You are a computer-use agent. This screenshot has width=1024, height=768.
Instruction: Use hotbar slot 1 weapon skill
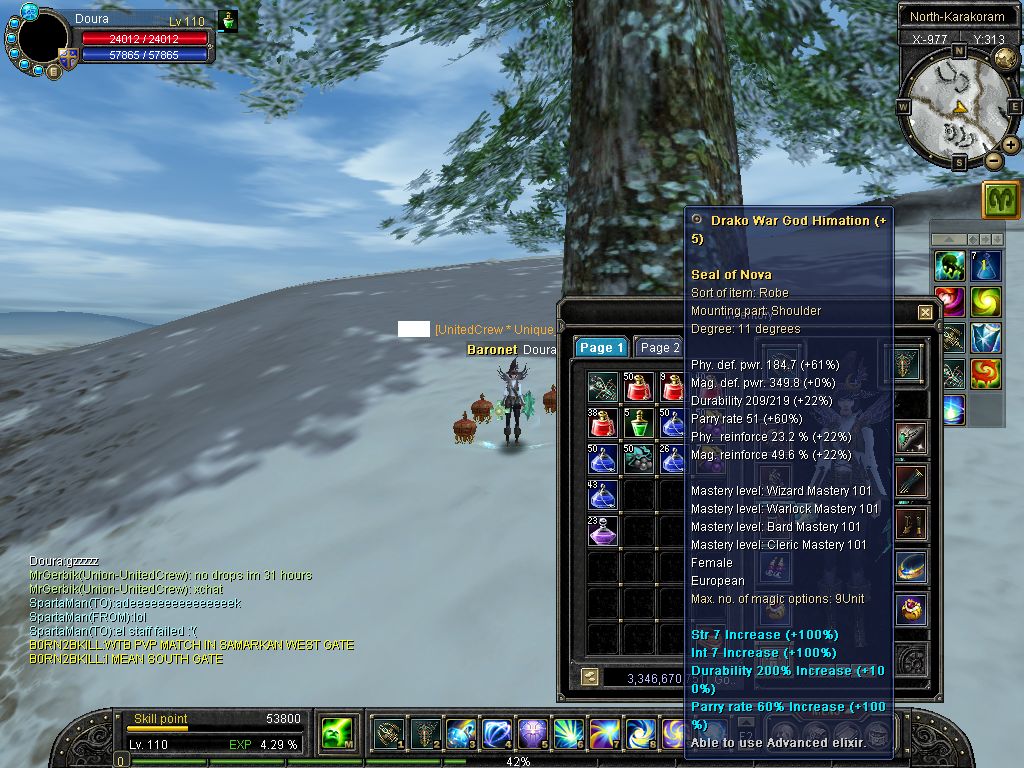click(x=388, y=735)
